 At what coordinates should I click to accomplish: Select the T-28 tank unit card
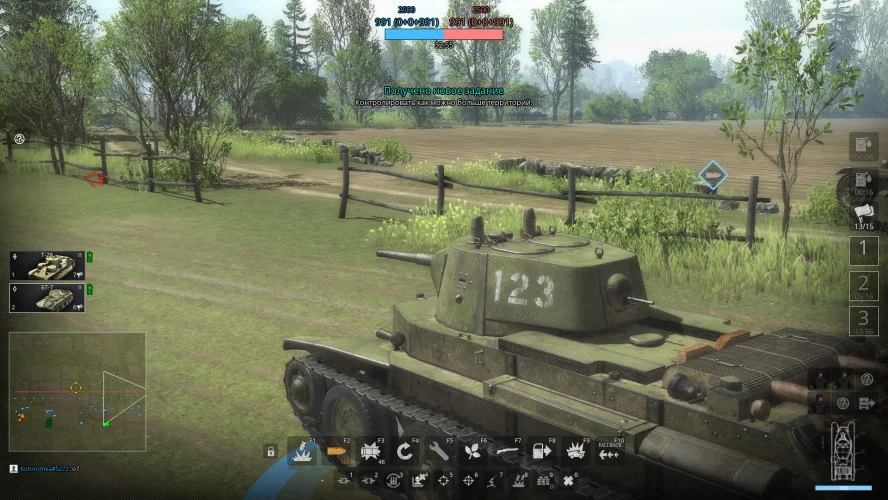47,264
